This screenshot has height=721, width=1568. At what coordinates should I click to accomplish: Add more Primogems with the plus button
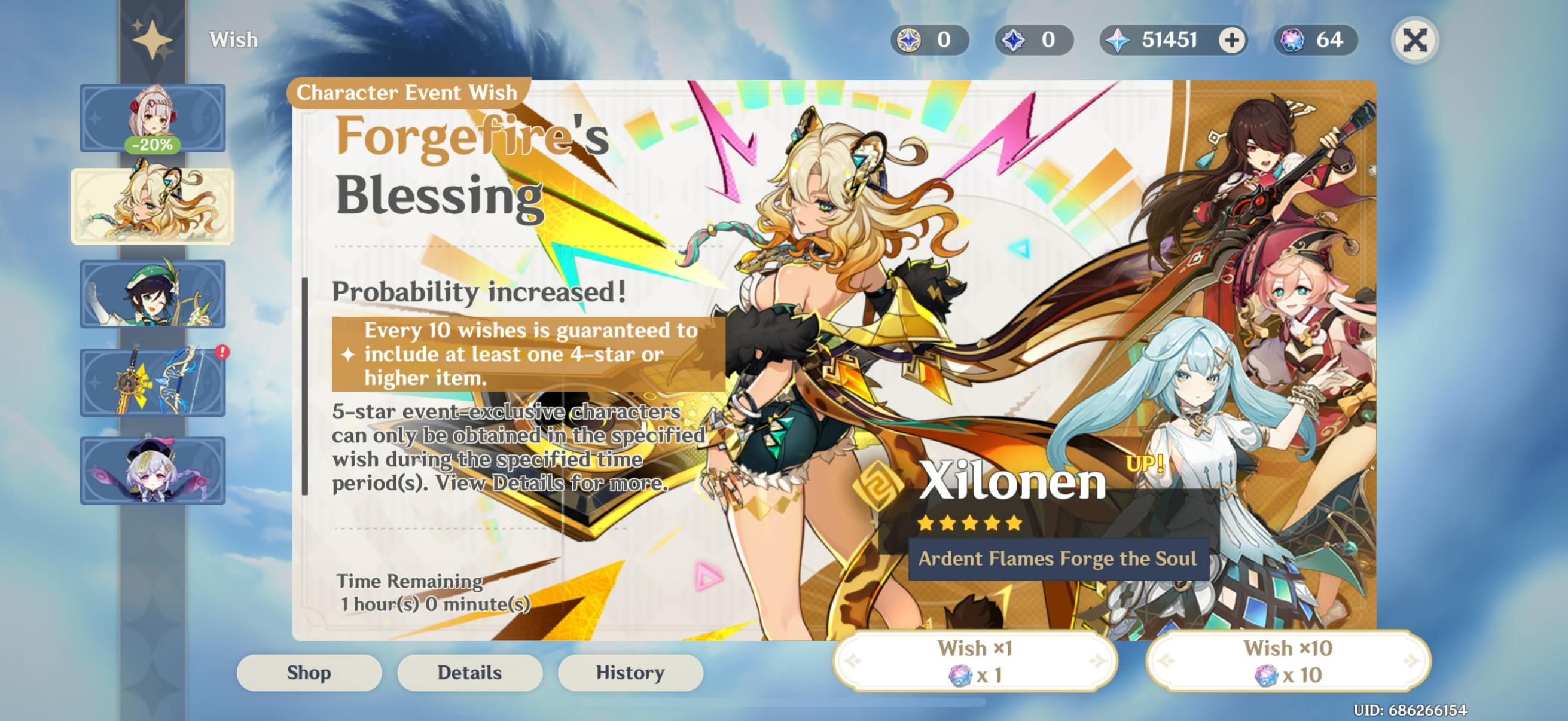[x=1231, y=41]
